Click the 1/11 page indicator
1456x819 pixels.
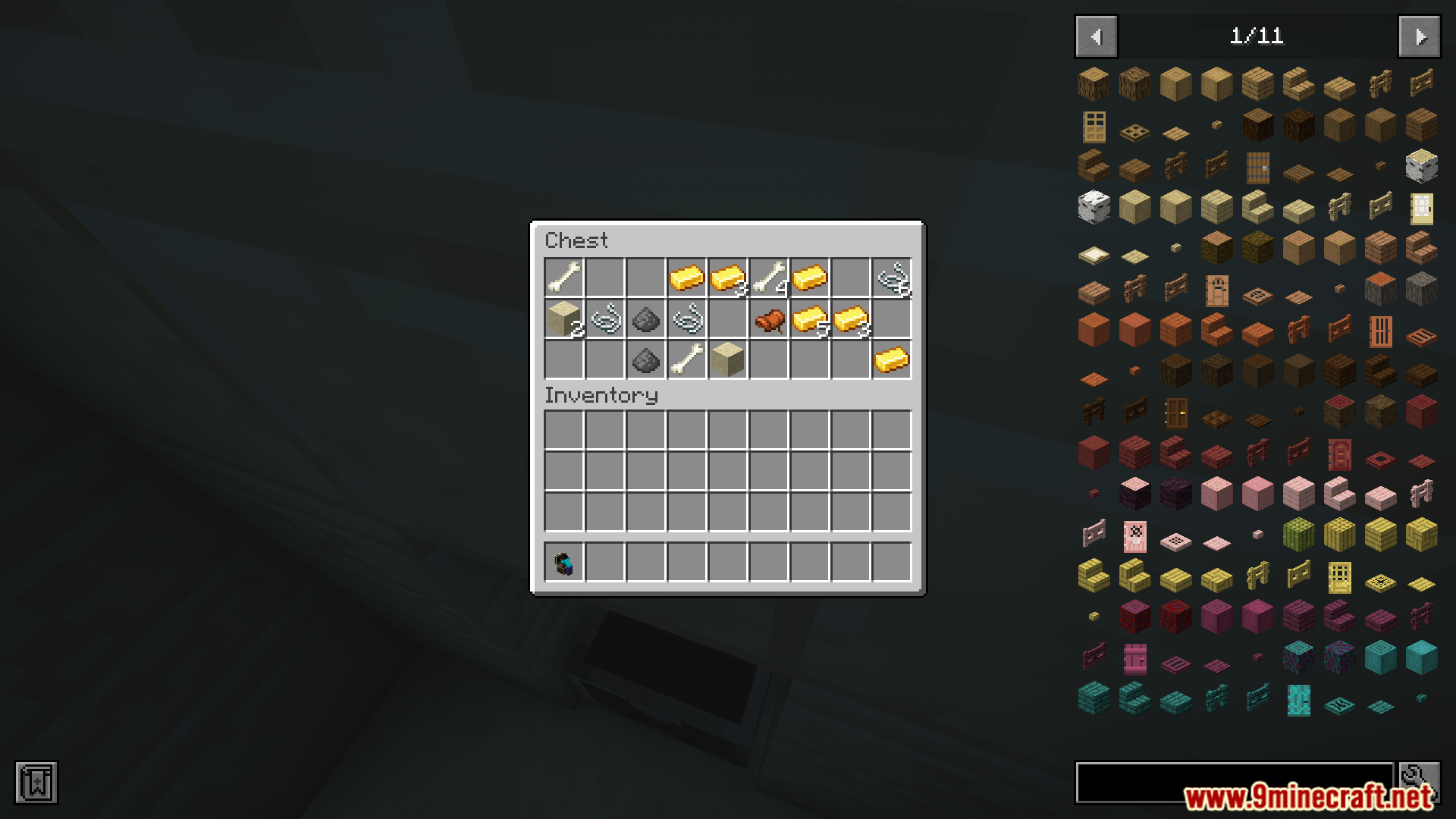tap(1259, 36)
